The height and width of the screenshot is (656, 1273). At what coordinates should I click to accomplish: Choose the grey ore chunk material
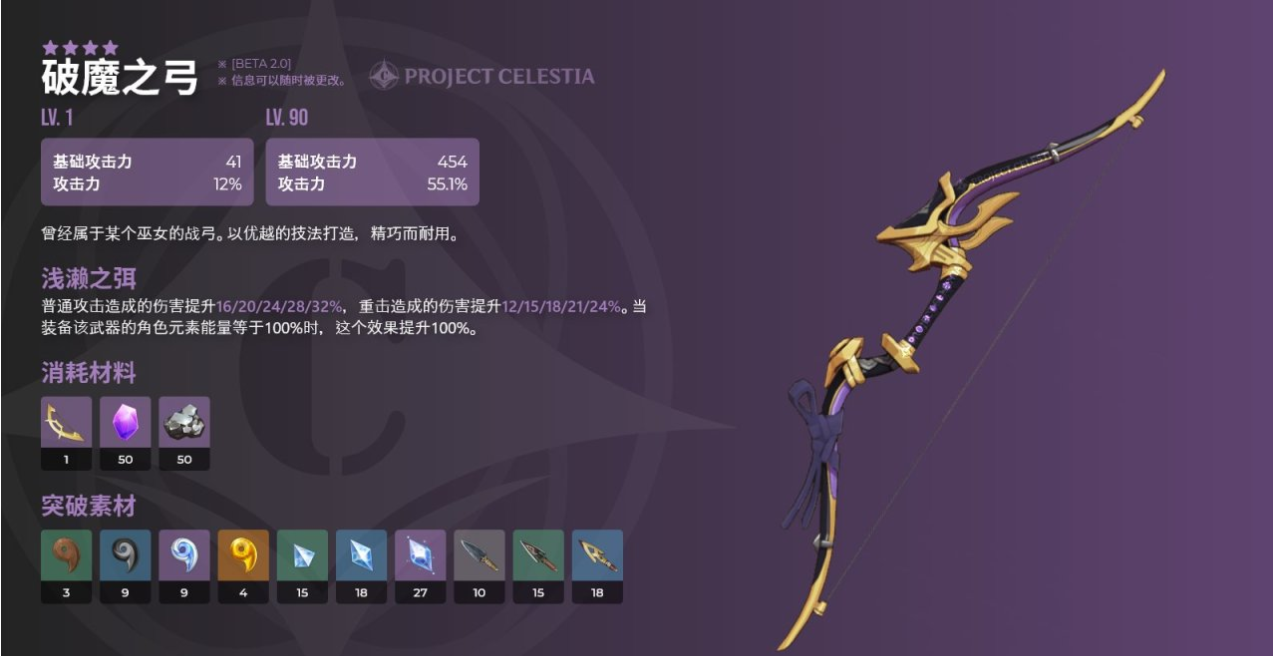coord(184,422)
